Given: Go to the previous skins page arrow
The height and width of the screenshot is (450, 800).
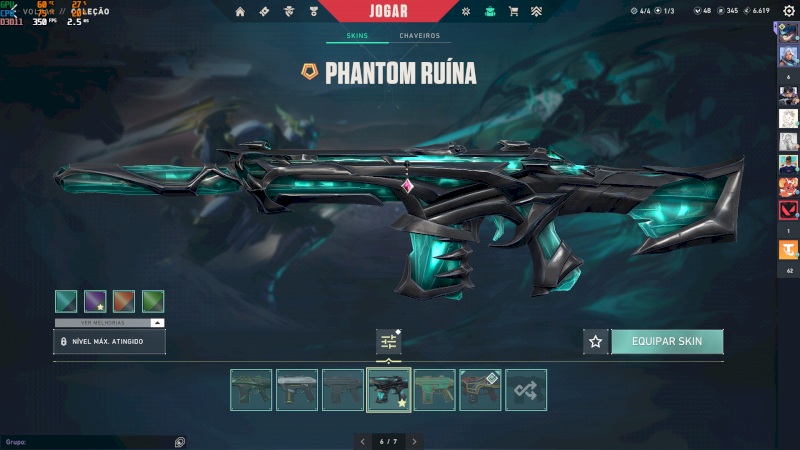Looking at the screenshot, I should pyautogui.click(x=362, y=441).
